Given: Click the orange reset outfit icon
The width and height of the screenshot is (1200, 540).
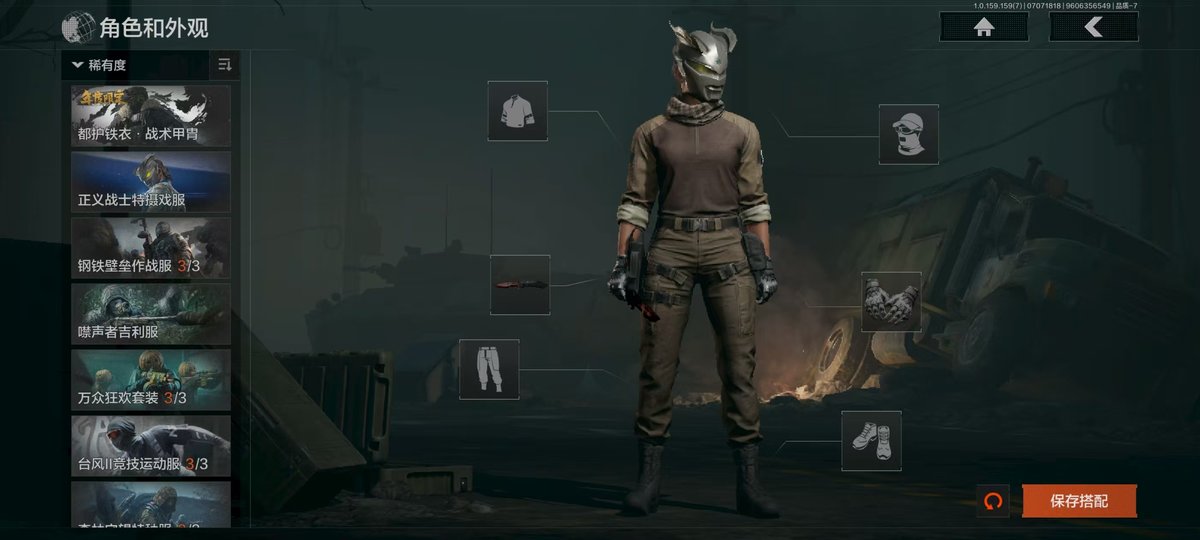Looking at the screenshot, I should pyautogui.click(x=993, y=500).
